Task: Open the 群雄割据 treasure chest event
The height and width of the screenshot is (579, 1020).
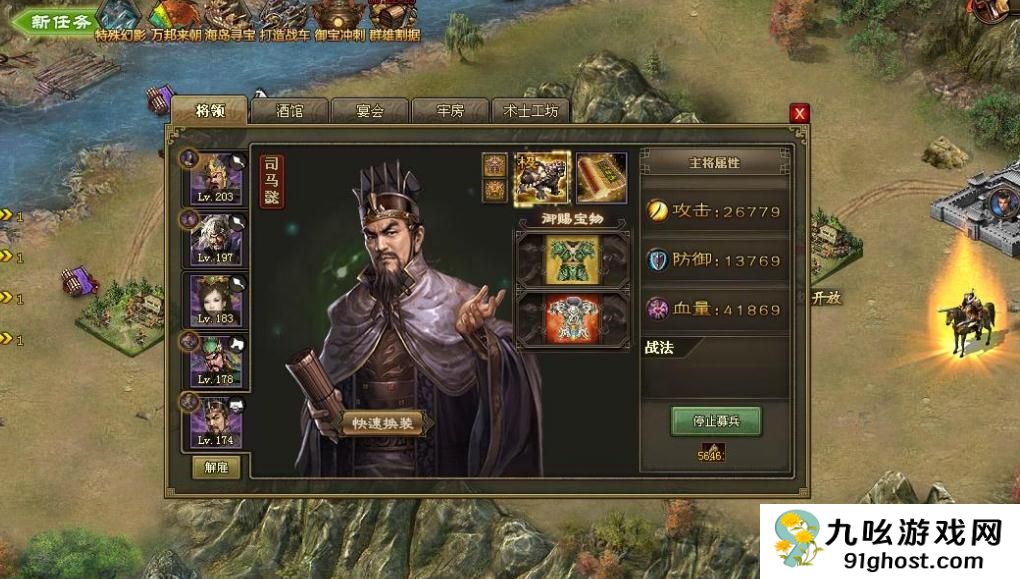Action: click(x=393, y=18)
